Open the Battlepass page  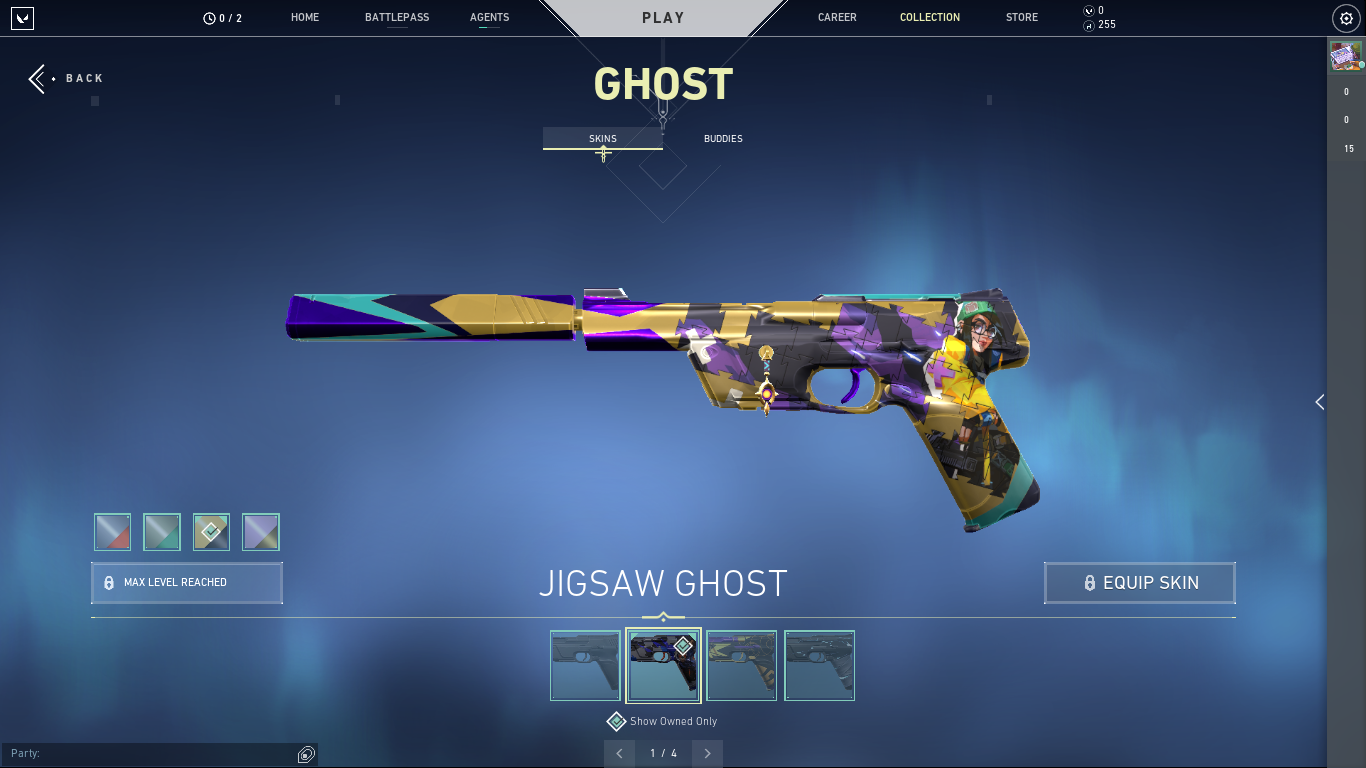coord(397,18)
